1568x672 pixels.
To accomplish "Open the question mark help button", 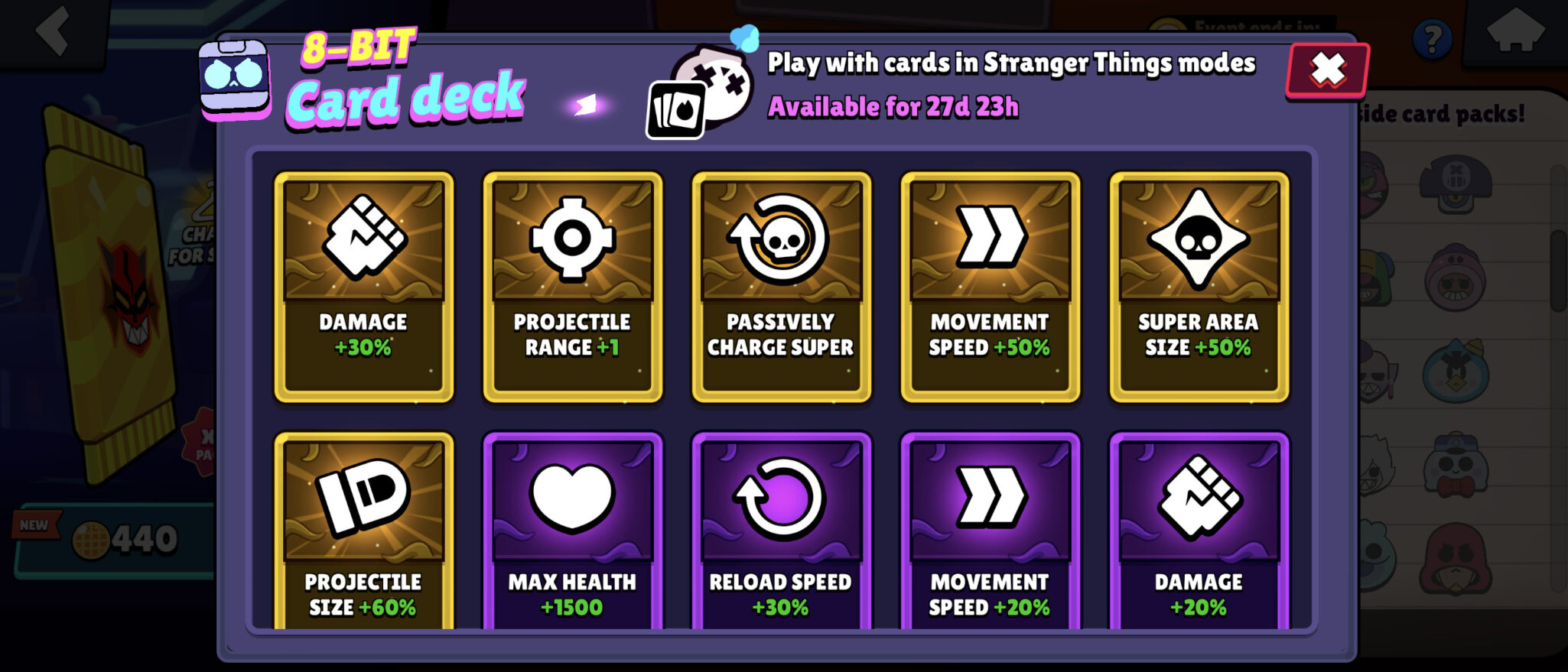I will click(x=1432, y=38).
